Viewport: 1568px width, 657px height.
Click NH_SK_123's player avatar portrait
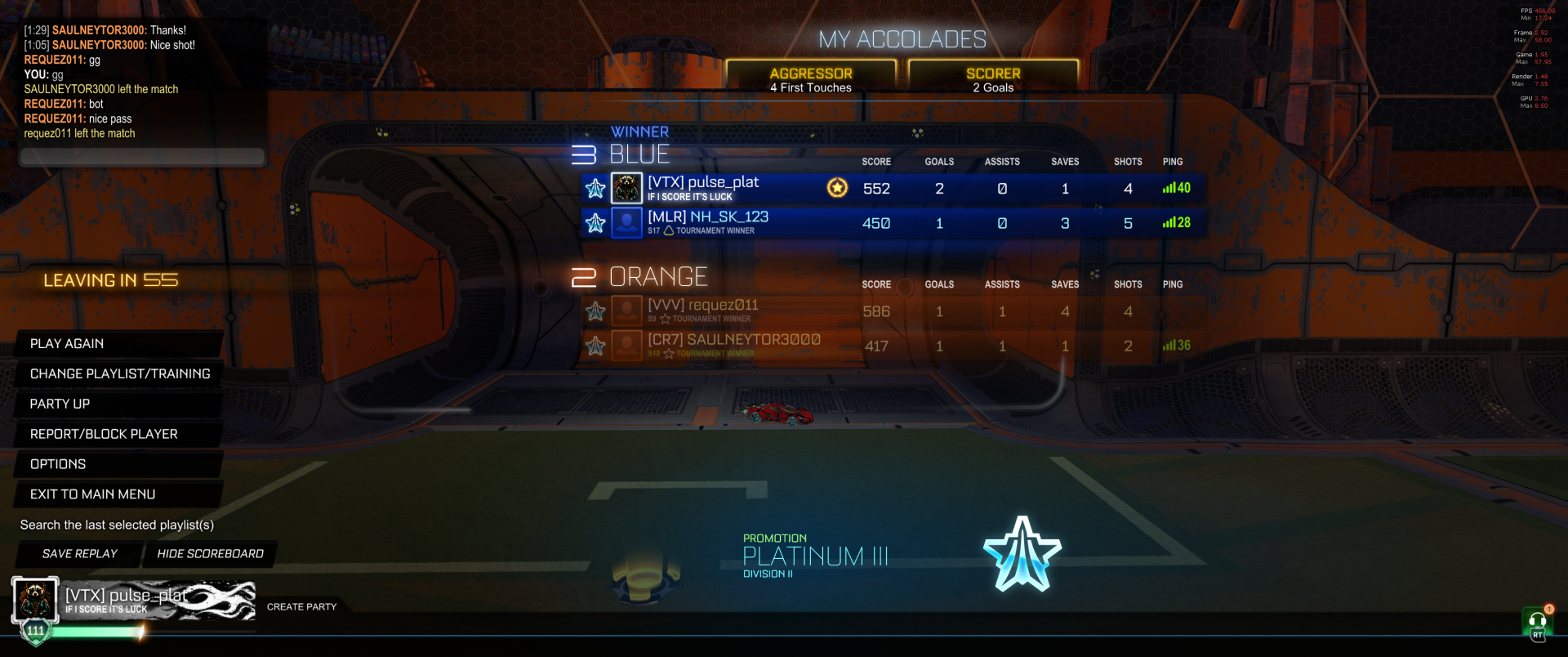pyautogui.click(x=626, y=222)
